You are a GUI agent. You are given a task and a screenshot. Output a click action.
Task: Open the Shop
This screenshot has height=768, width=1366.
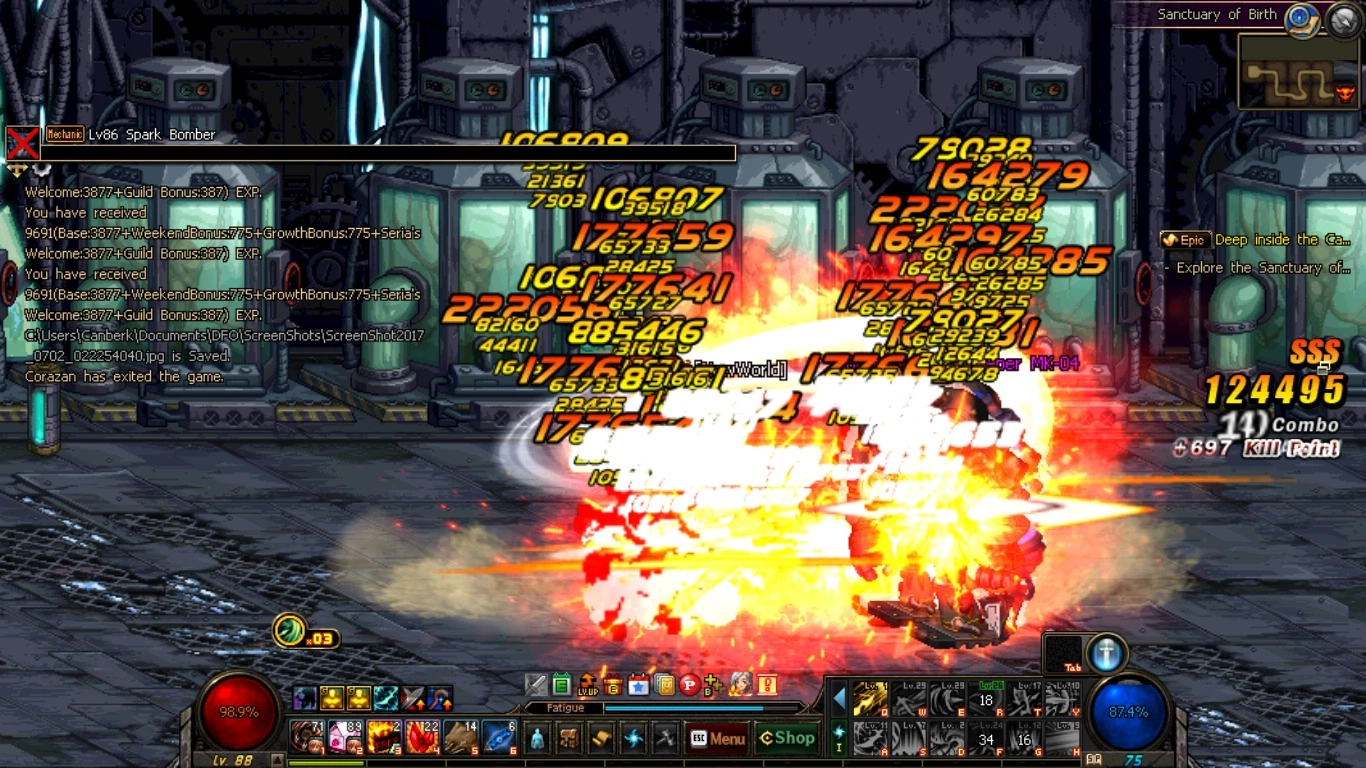(x=787, y=739)
